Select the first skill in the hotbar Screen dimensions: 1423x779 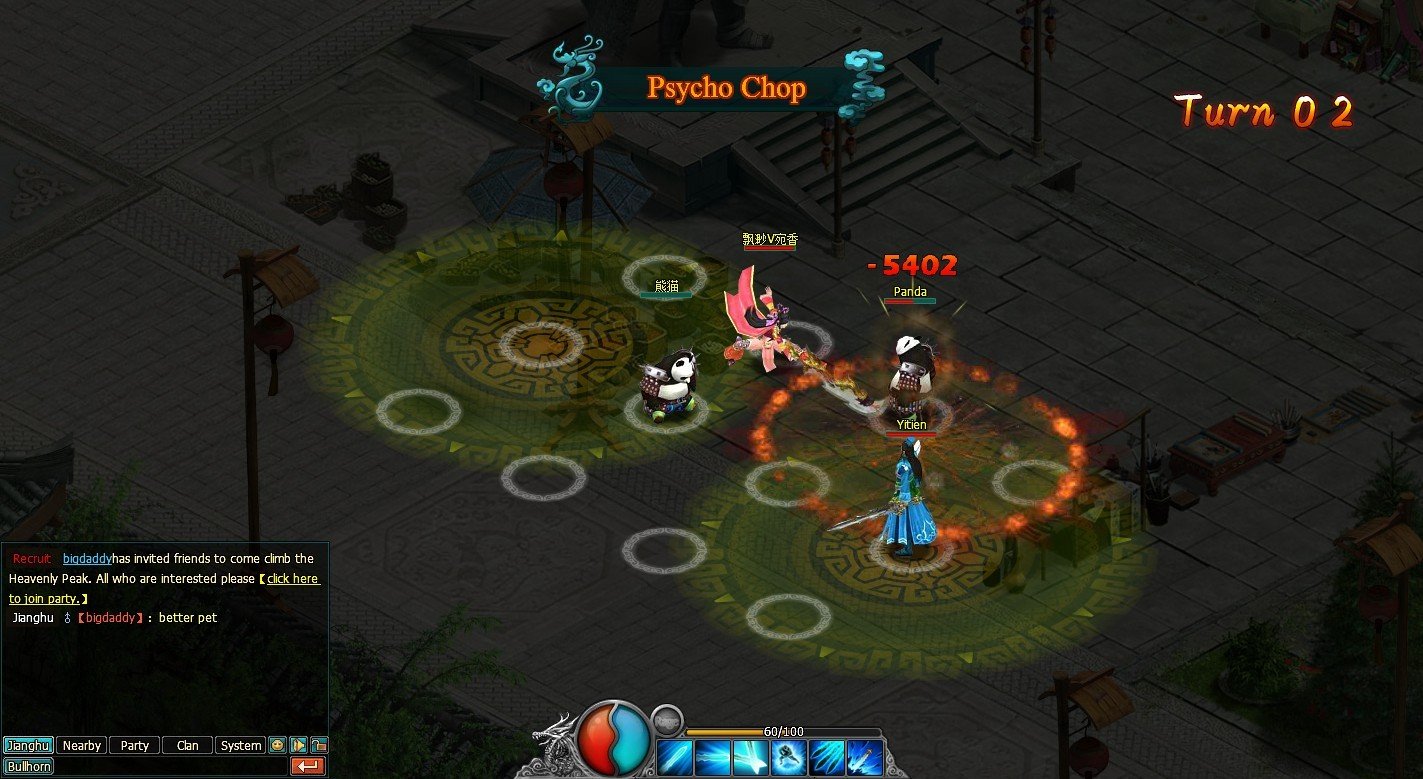click(x=674, y=757)
